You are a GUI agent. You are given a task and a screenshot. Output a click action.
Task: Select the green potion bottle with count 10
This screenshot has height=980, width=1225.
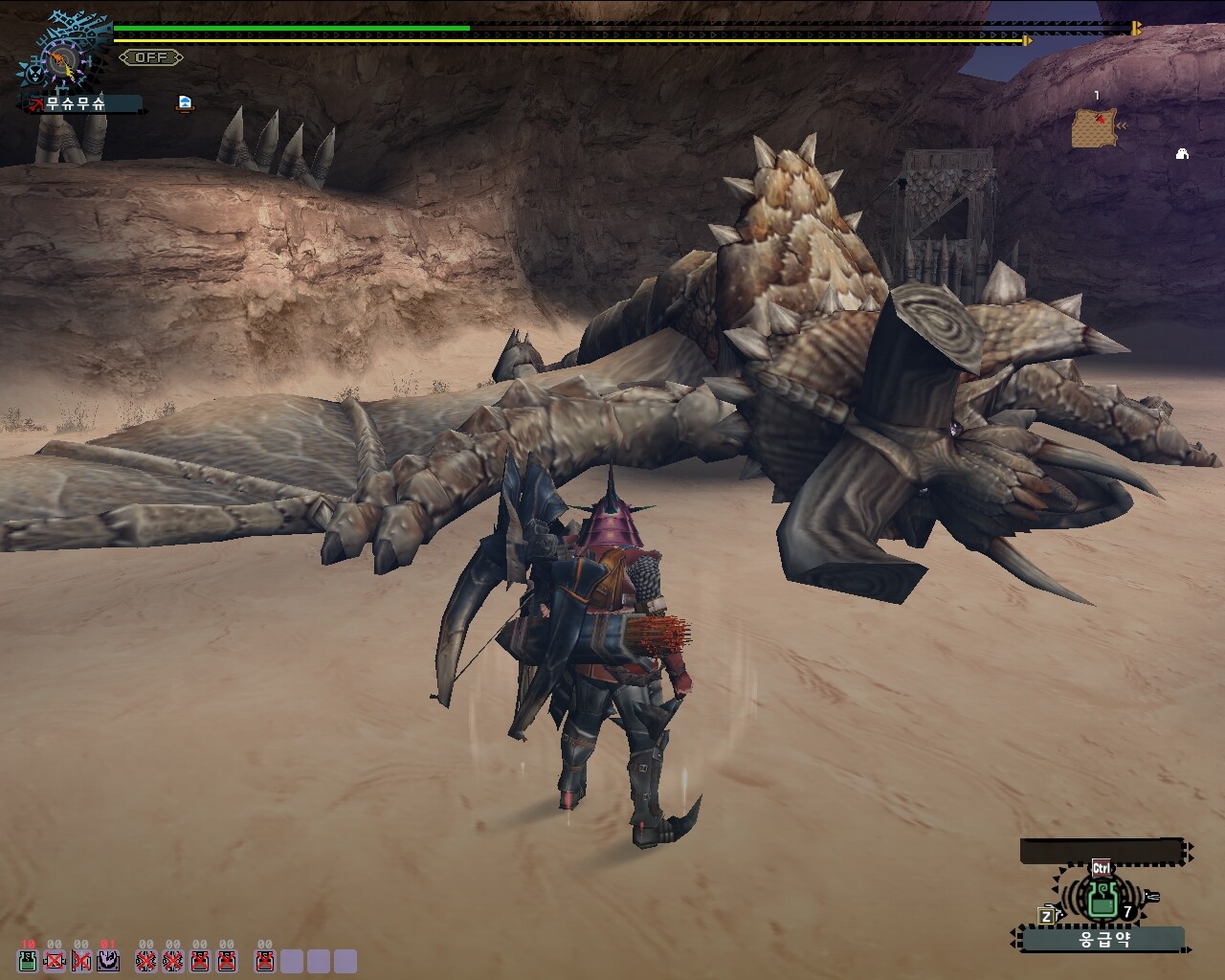click(28, 960)
